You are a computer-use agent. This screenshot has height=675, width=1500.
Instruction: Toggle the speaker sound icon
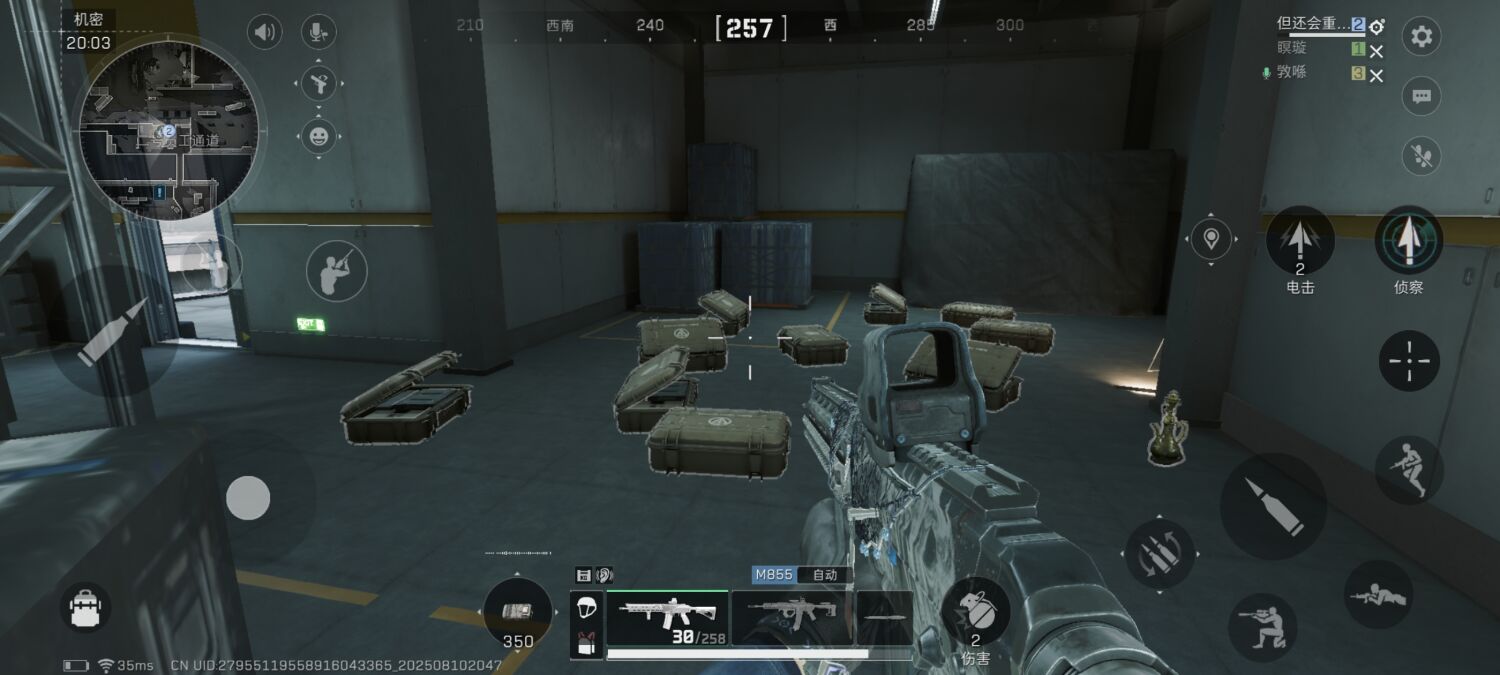coord(264,32)
